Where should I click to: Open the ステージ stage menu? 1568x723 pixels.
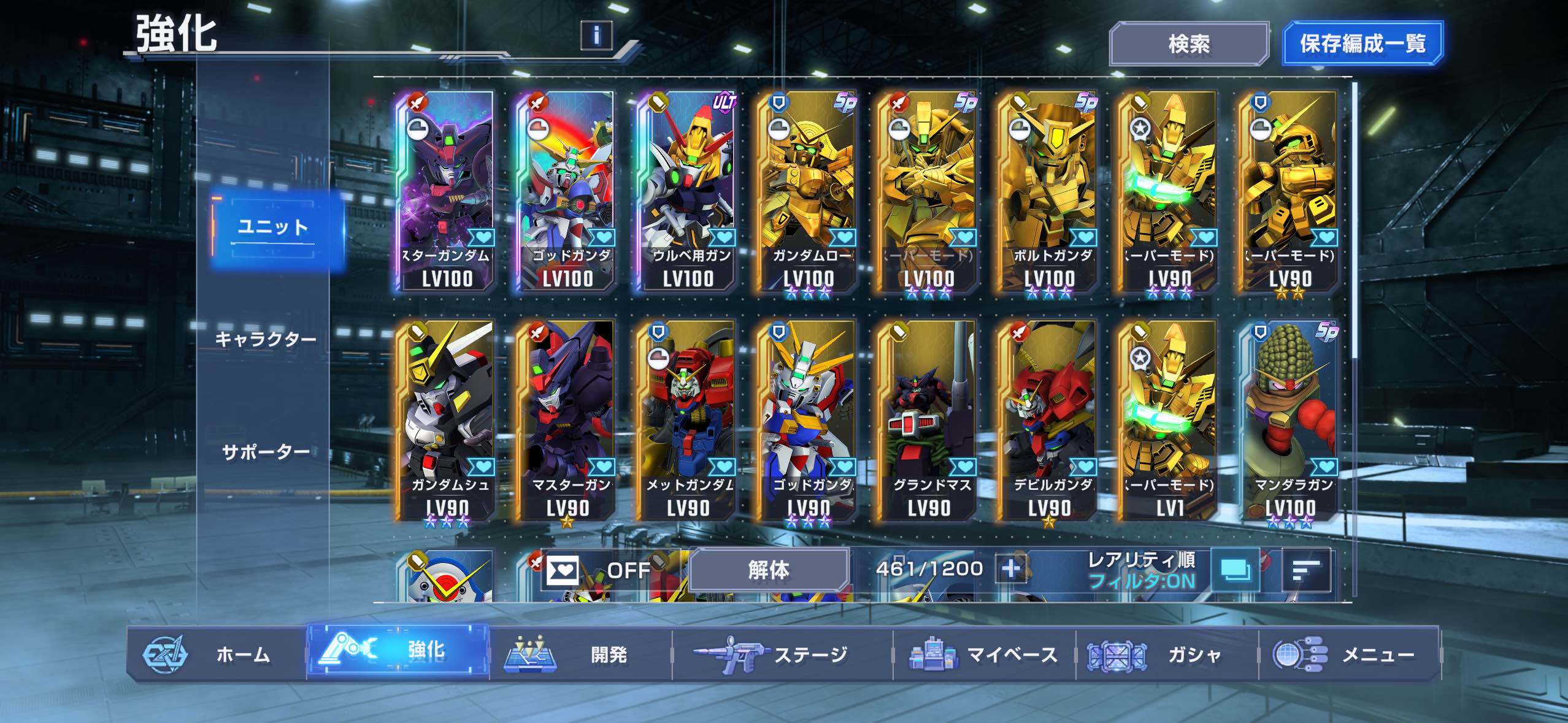coord(782,654)
